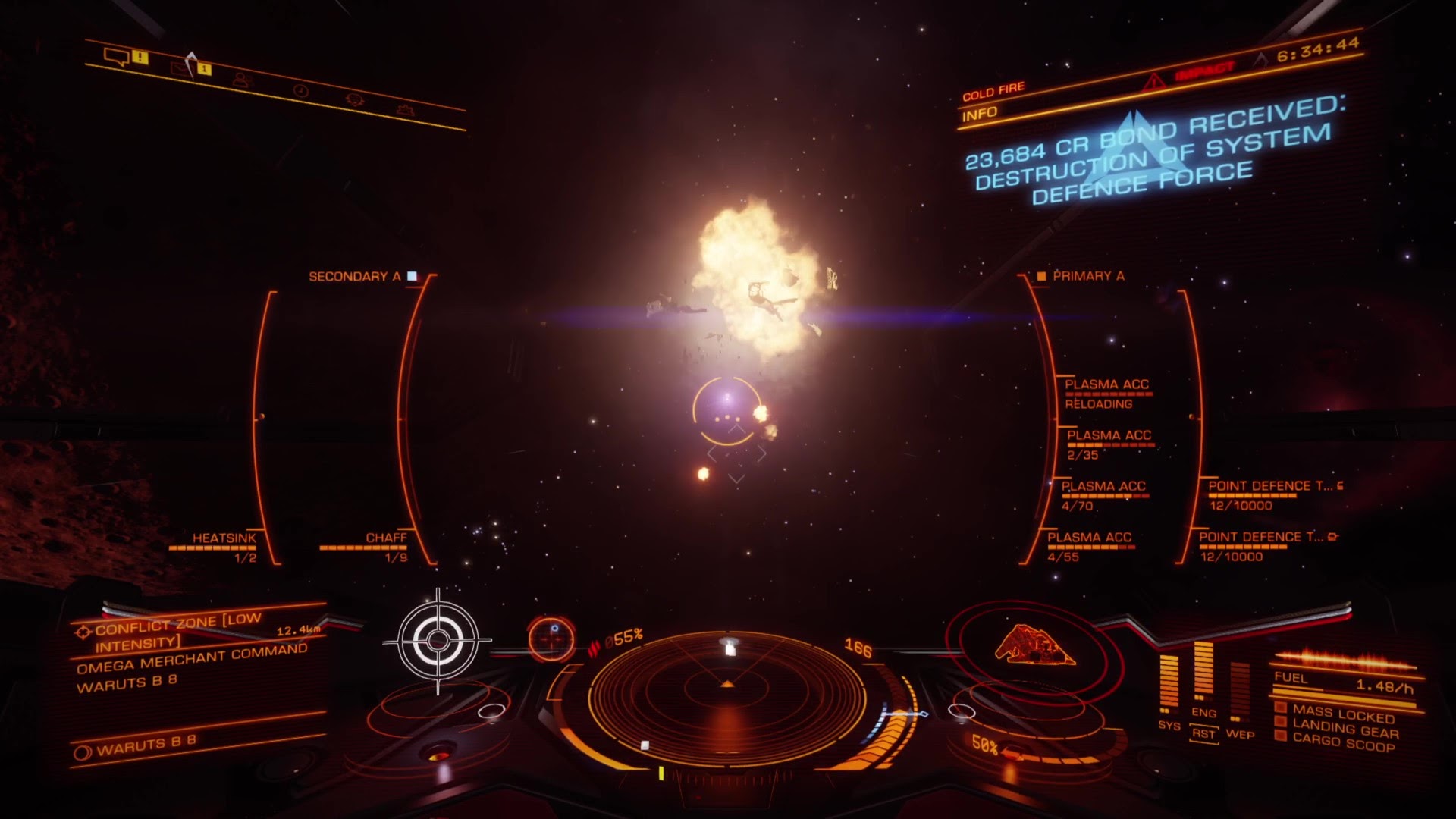1456x819 pixels.
Task: Choose the Plasma Acc with 2/35 ammo
Action: pos(1109,436)
